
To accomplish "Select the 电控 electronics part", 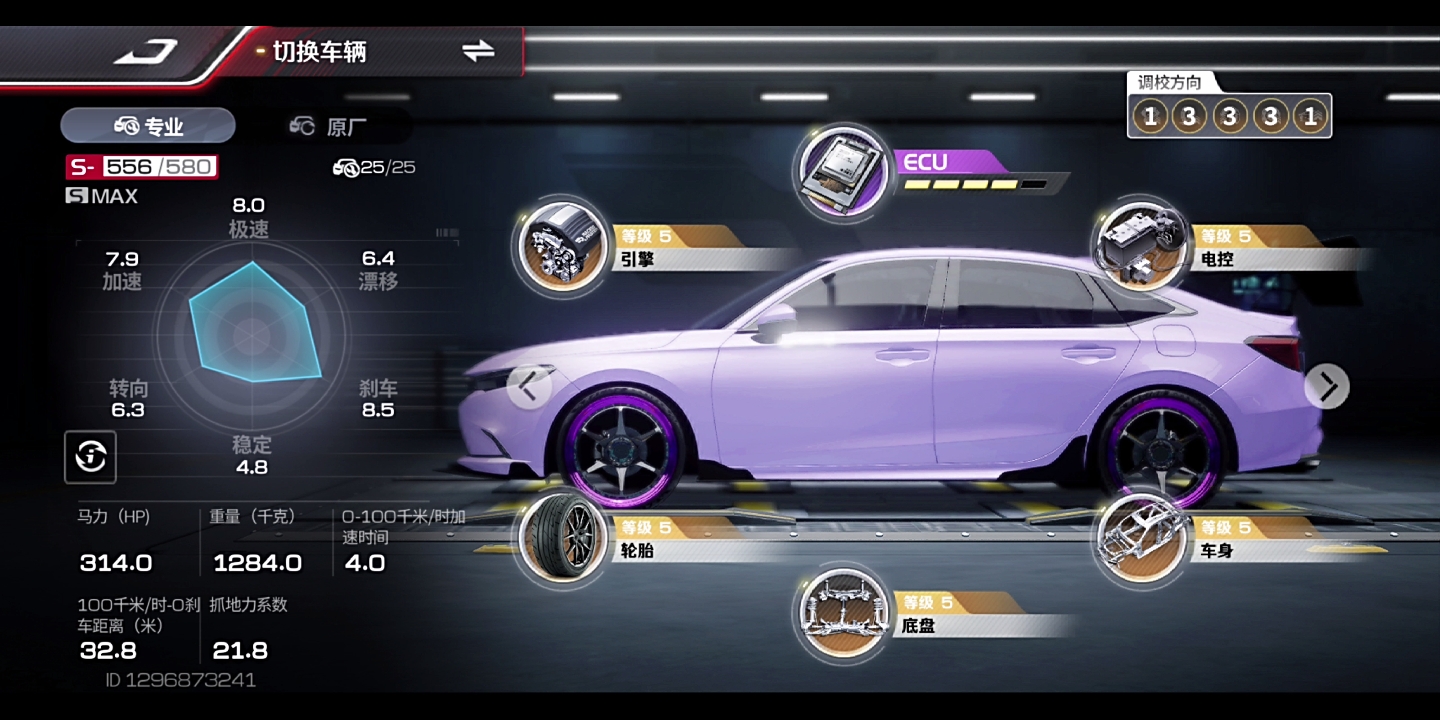I will pyautogui.click(x=1139, y=247).
